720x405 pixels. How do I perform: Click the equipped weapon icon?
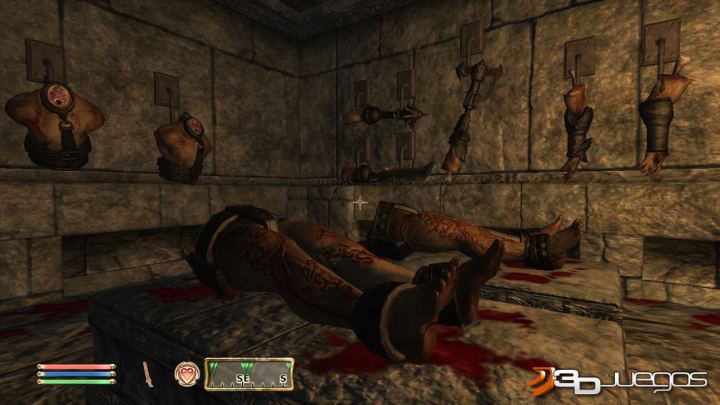146,374
